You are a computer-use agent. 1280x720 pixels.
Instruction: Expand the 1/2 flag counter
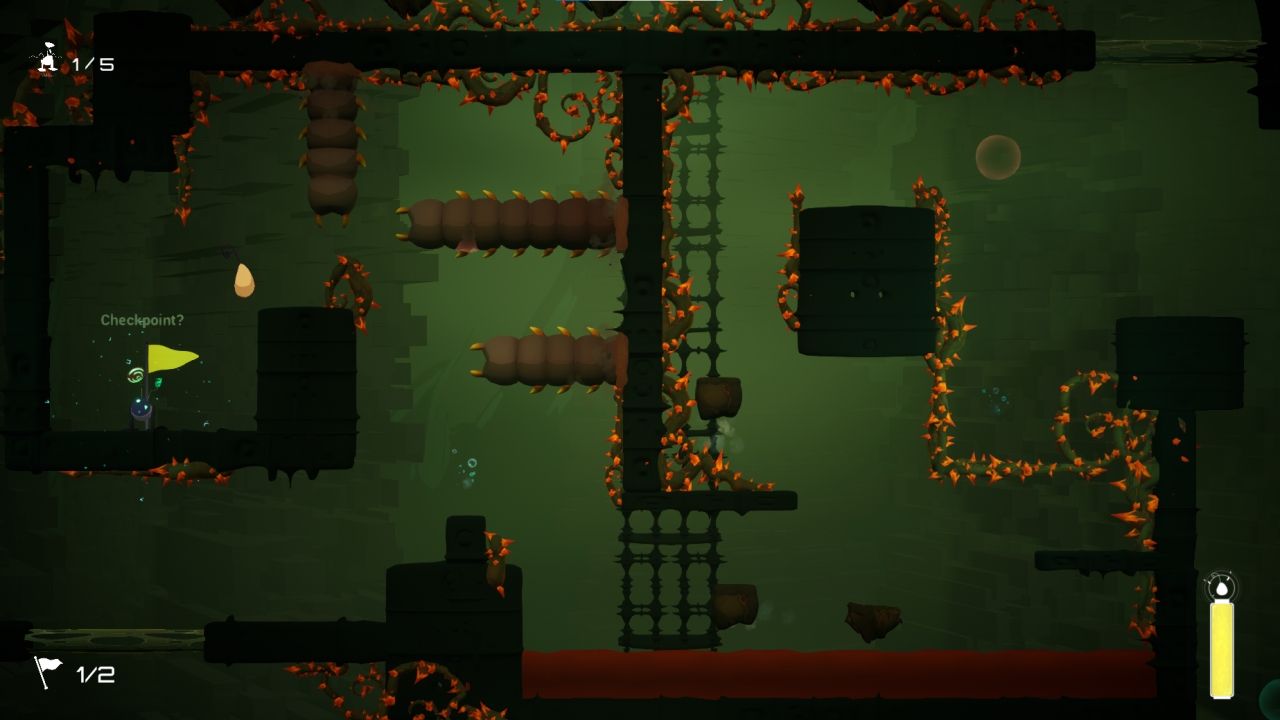[x=94, y=674]
